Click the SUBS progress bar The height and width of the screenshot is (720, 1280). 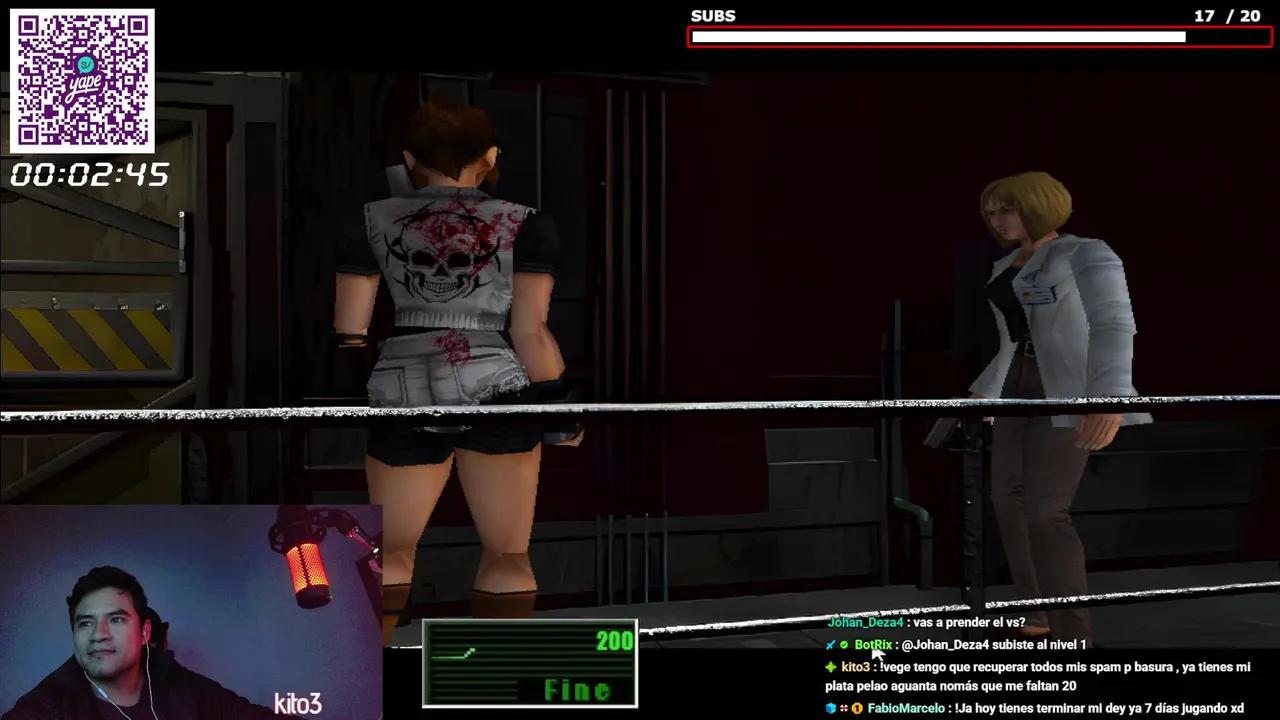tap(977, 36)
